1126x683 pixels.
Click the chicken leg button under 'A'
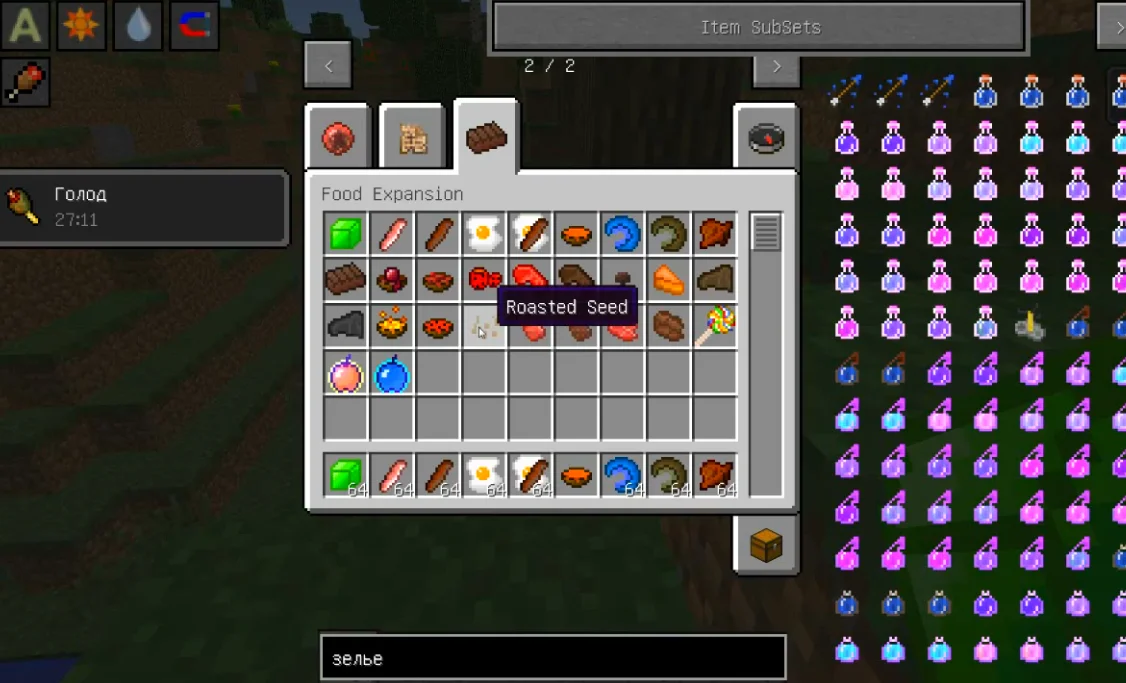coord(26,82)
